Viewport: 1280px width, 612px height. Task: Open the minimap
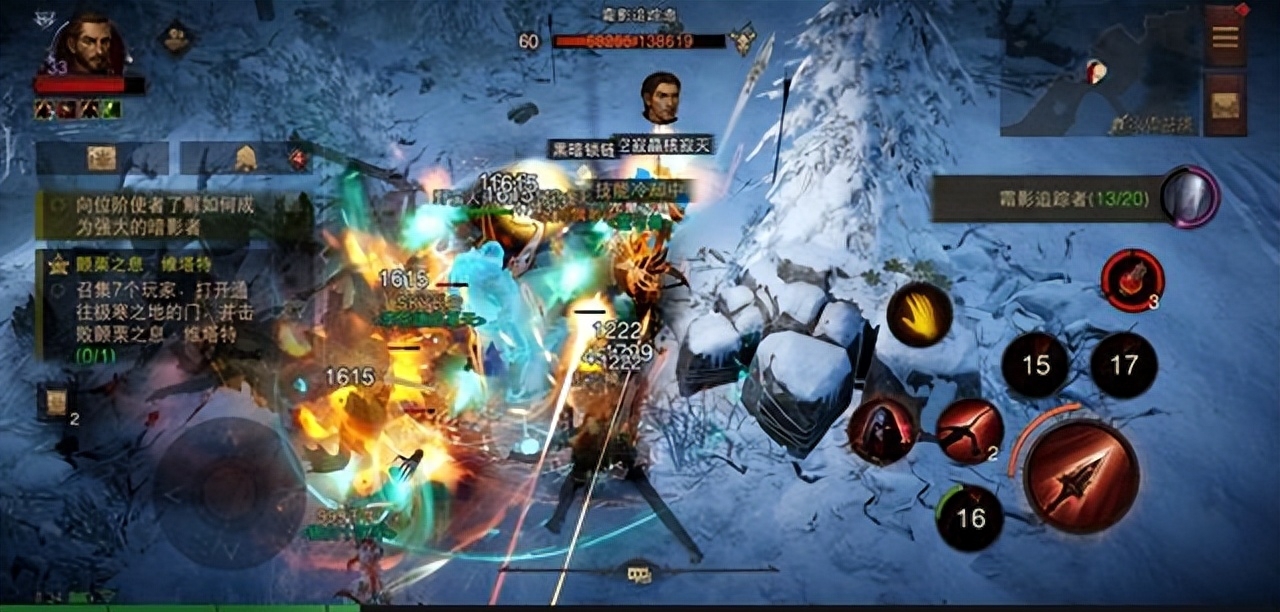1099,70
